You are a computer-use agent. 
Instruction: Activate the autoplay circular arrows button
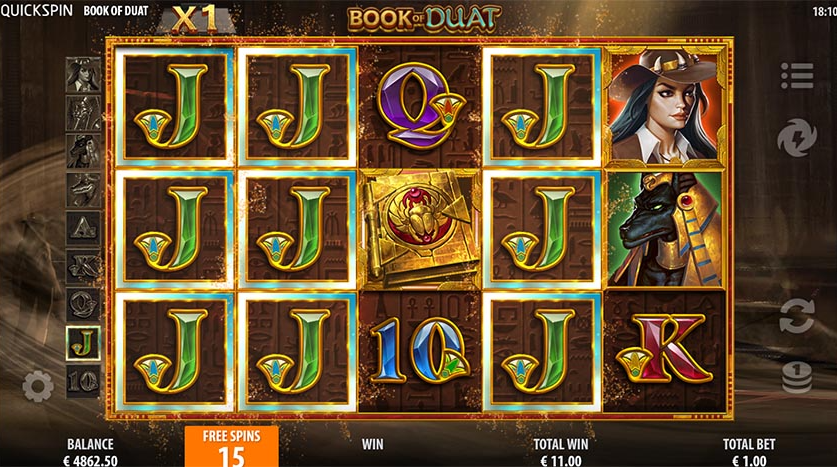[797, 315]
